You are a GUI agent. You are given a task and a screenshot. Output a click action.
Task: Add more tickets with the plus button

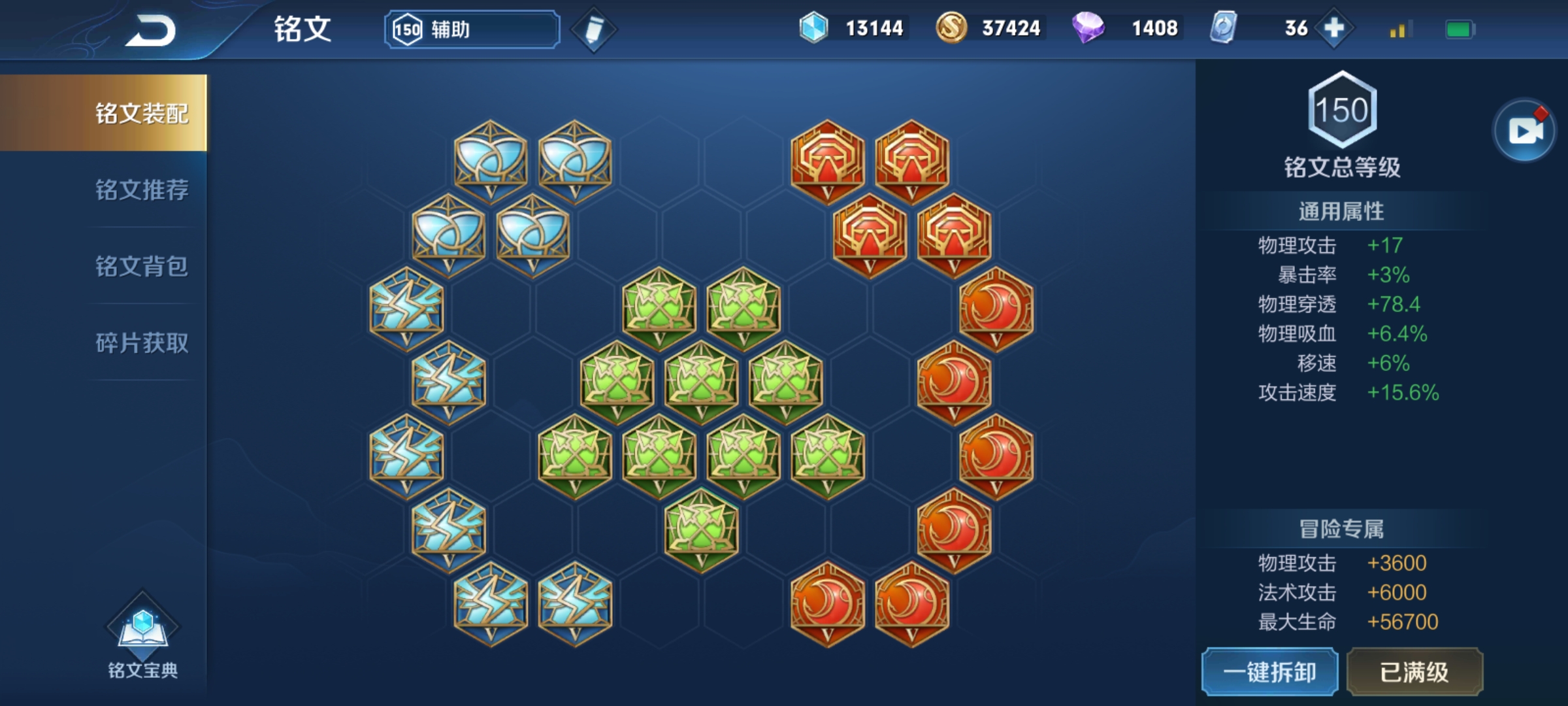(x=1333, y=28)
